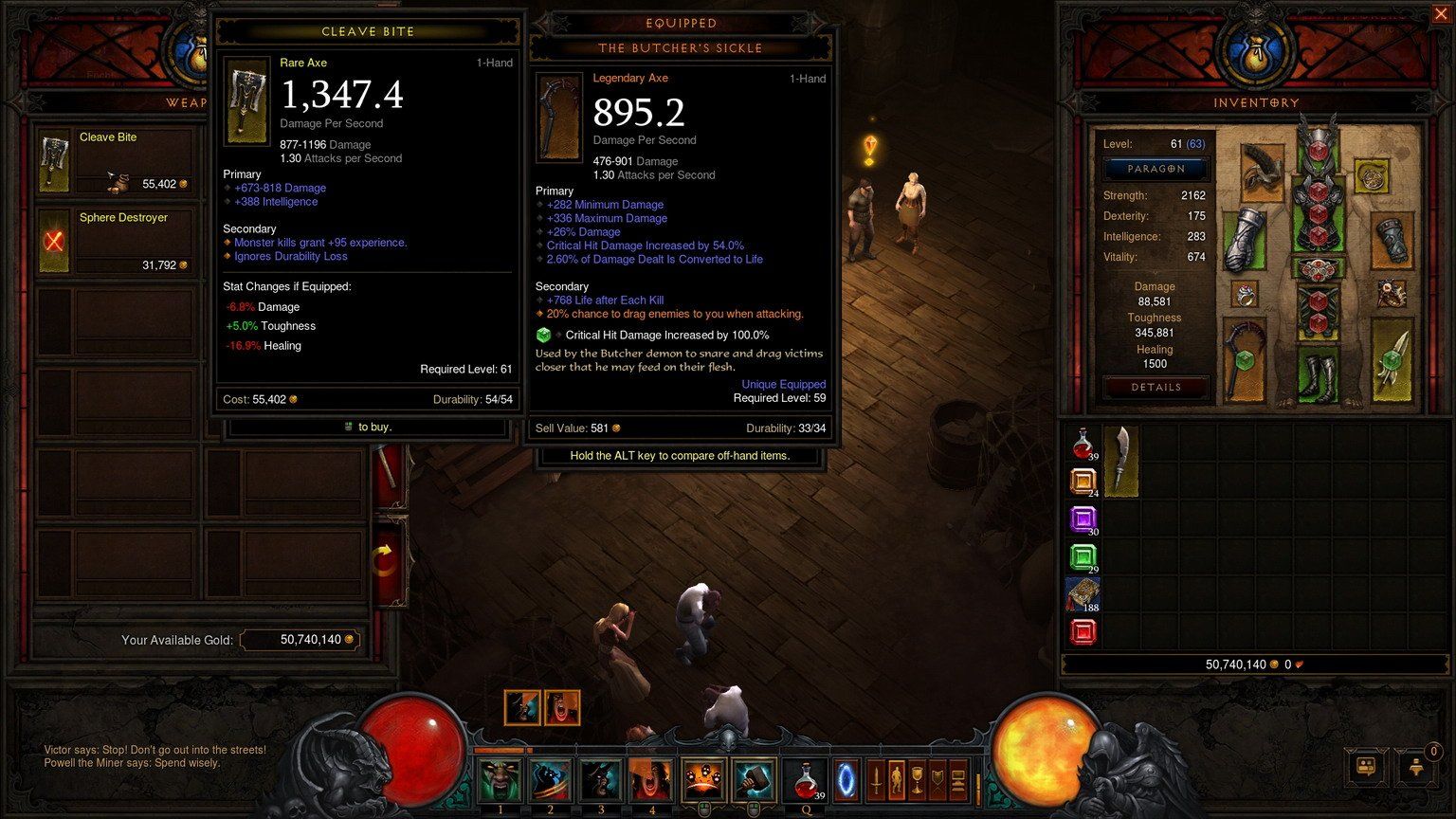
Task: Select the off-hand blade with green gem
Action: tap(1391, 359)
